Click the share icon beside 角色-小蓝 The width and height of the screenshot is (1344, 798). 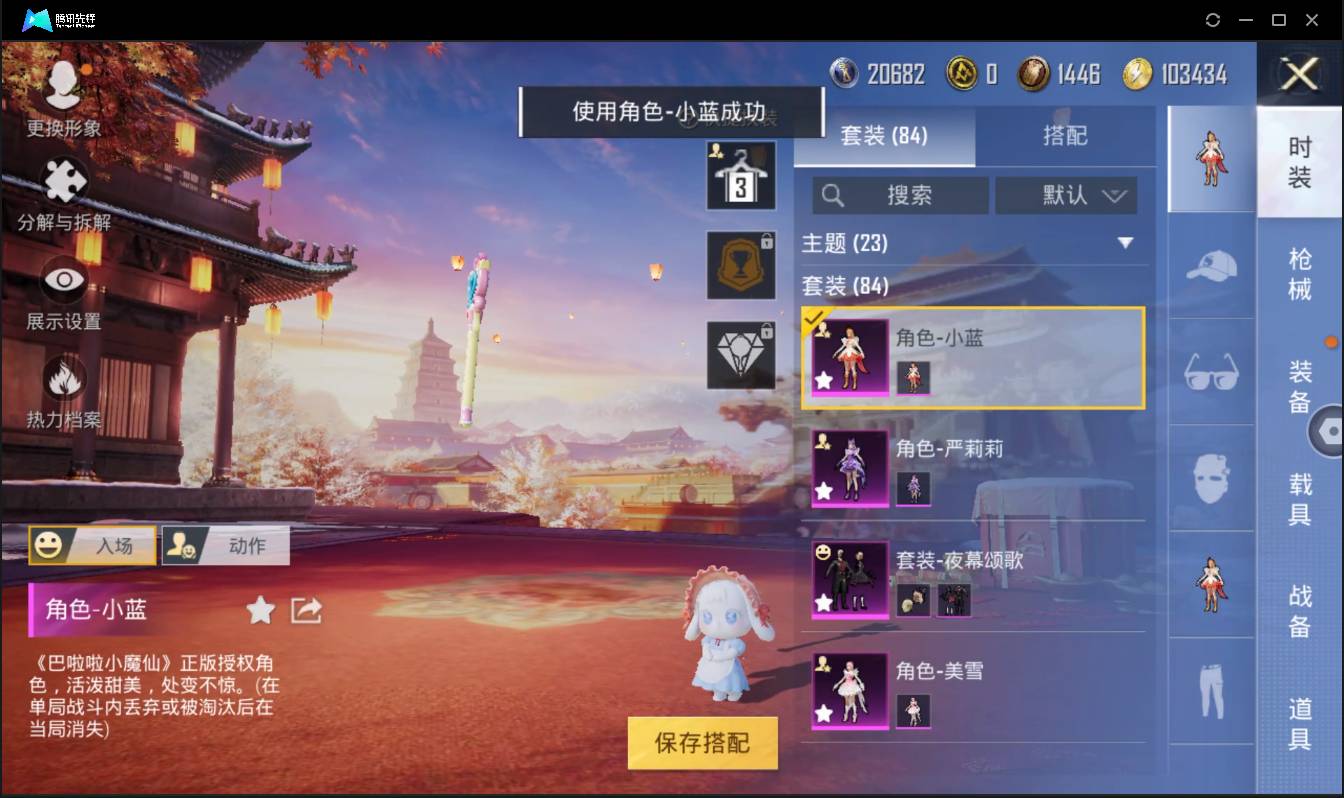pyautogui.click(x=305, y=608)
